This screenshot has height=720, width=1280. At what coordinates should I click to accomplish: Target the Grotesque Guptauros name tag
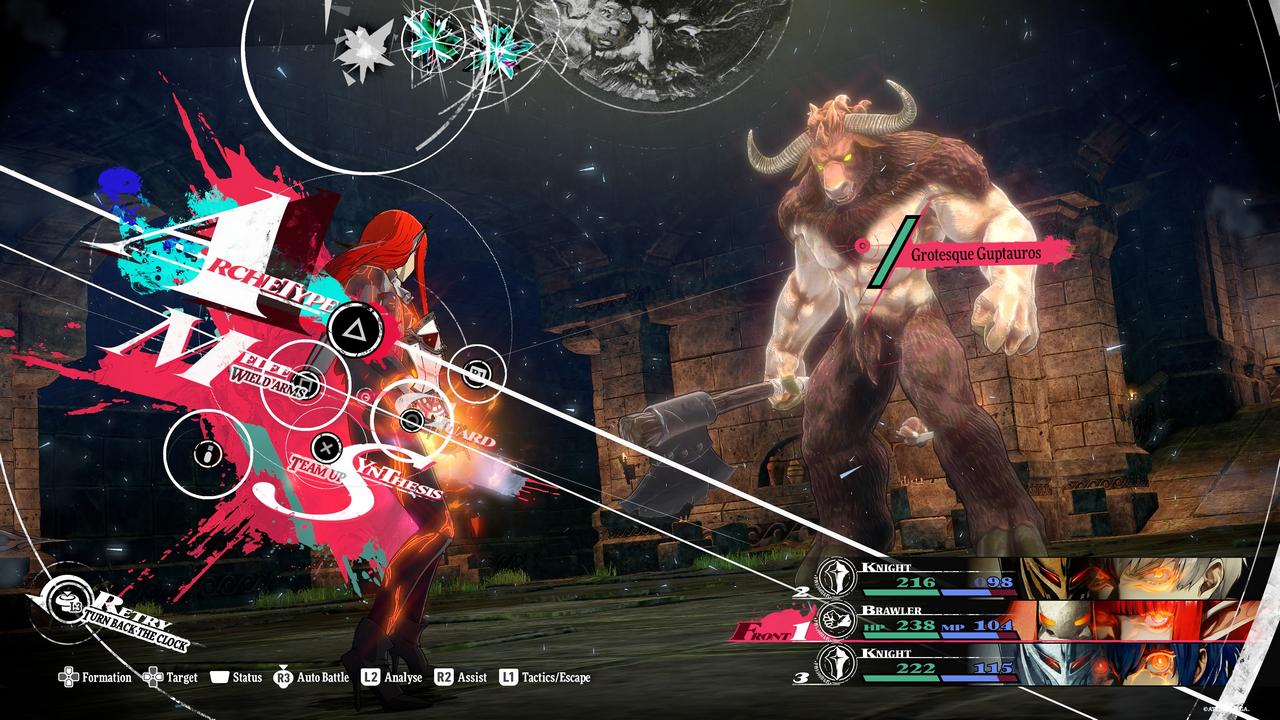pyautogui.click(x=975, y=254)
